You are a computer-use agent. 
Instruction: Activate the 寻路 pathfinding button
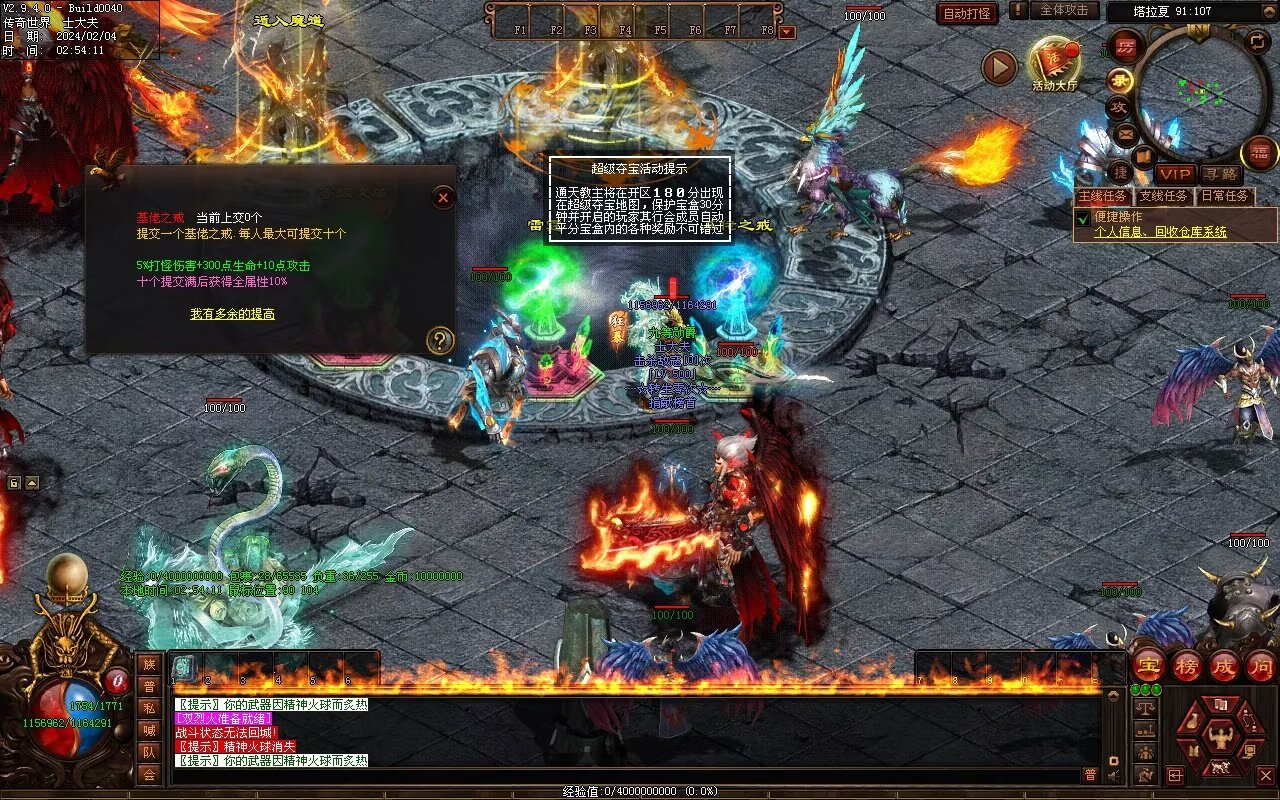coord(1220,174)
